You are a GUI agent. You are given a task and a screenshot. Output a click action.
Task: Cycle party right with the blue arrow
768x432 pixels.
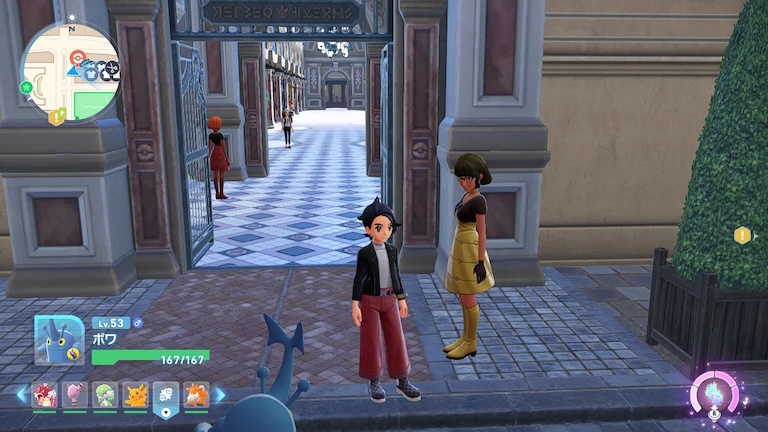click(x=219, y=395)
